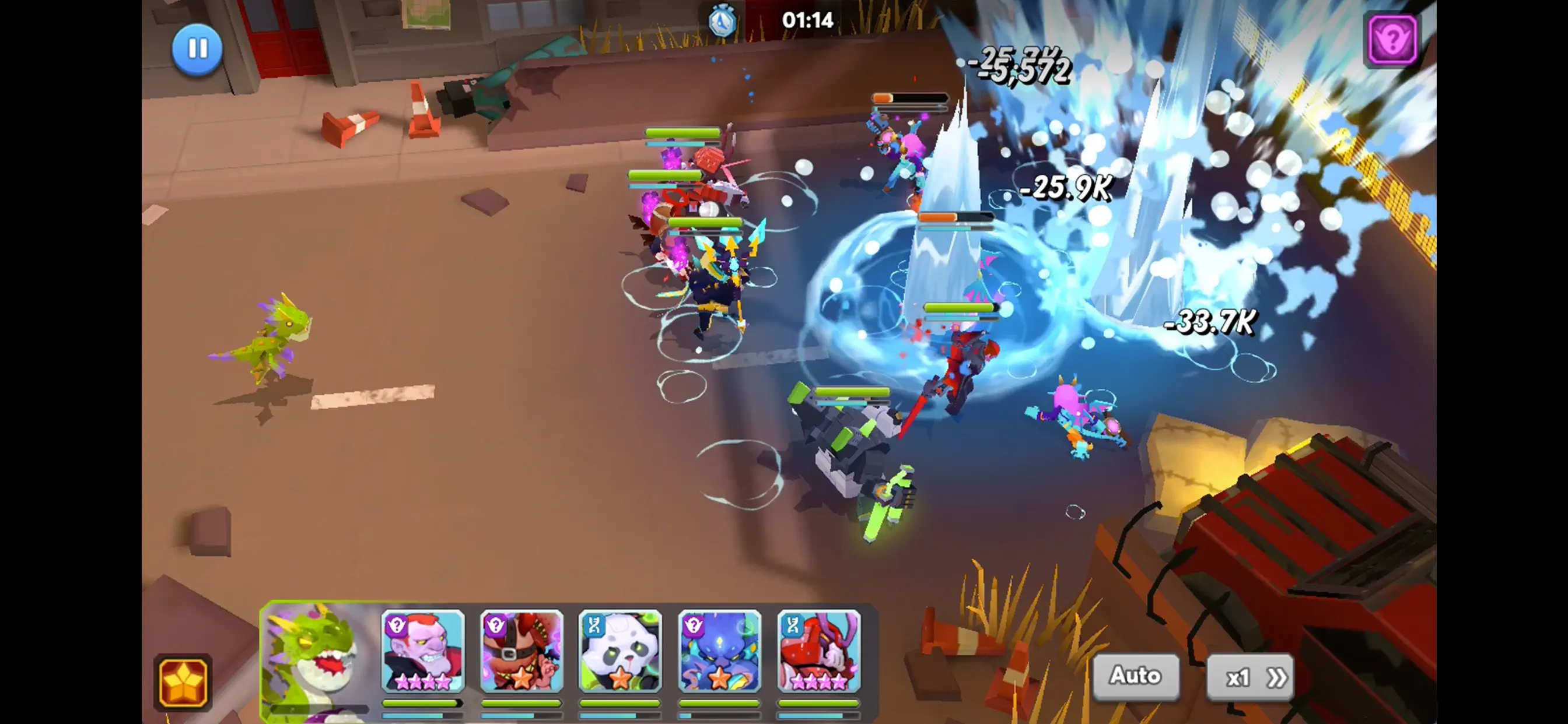
Task: Tap the blue stopwatch timer icon
Action: 723,20
